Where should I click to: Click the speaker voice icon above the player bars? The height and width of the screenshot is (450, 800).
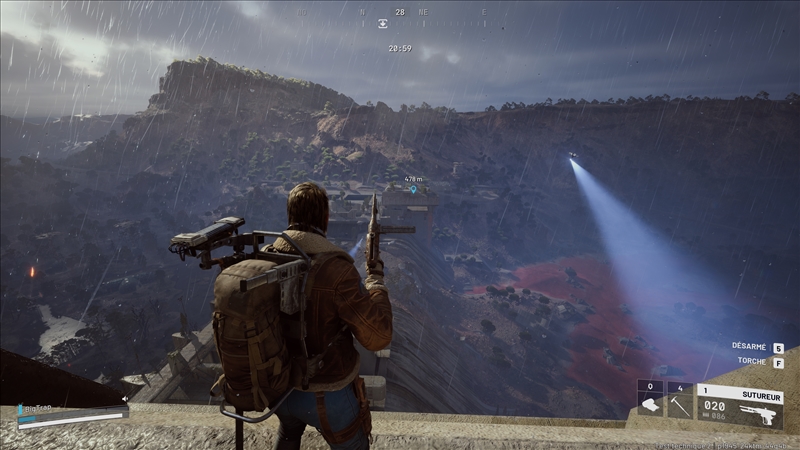(124, 399)
